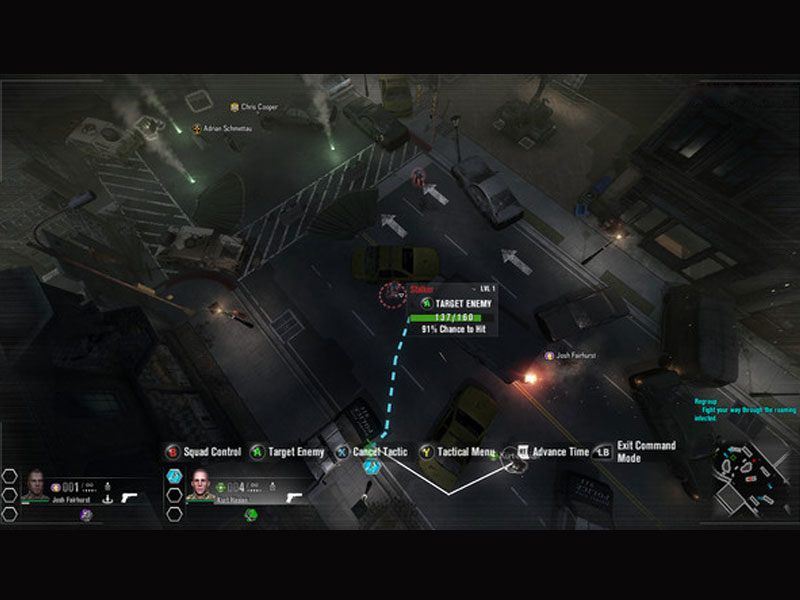Click Josh Fairhurst's pistol weapon icon
This screenshot has height=600, width=800.
[x=131, y=495]
